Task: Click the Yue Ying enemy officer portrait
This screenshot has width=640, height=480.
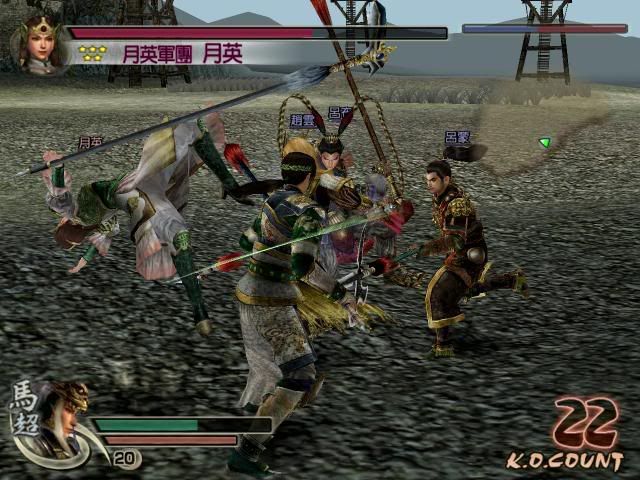Action: click(x=40, y=44)
